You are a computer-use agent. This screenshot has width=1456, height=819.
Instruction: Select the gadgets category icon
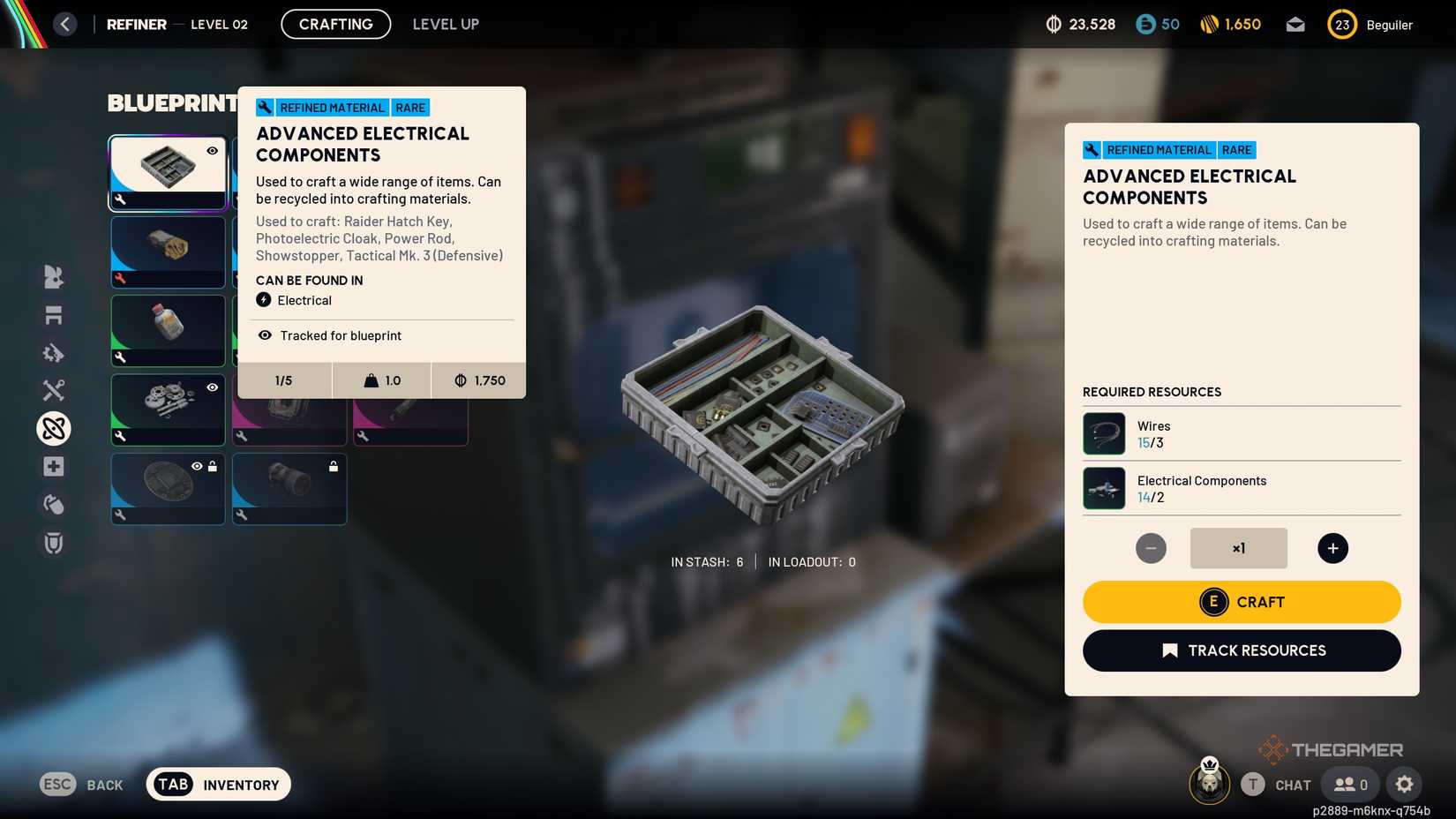pyautogui.click(x=53, y=504)
